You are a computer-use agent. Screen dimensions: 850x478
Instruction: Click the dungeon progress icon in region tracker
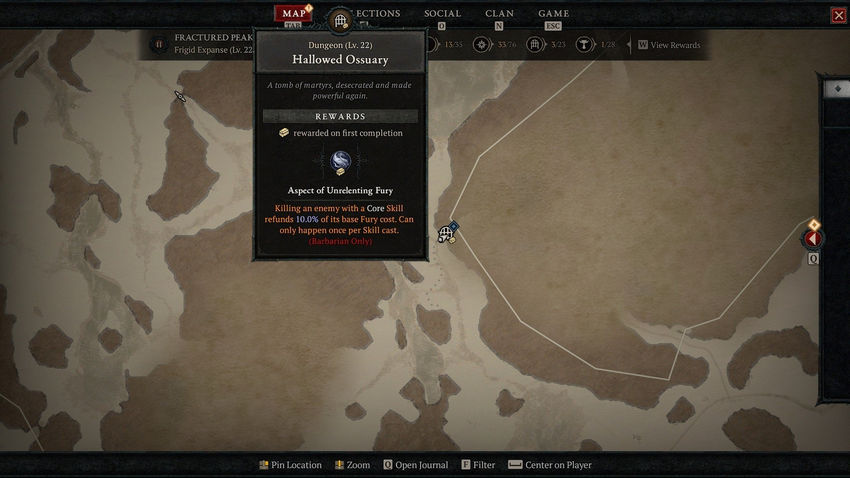click(x=535, y=45)
